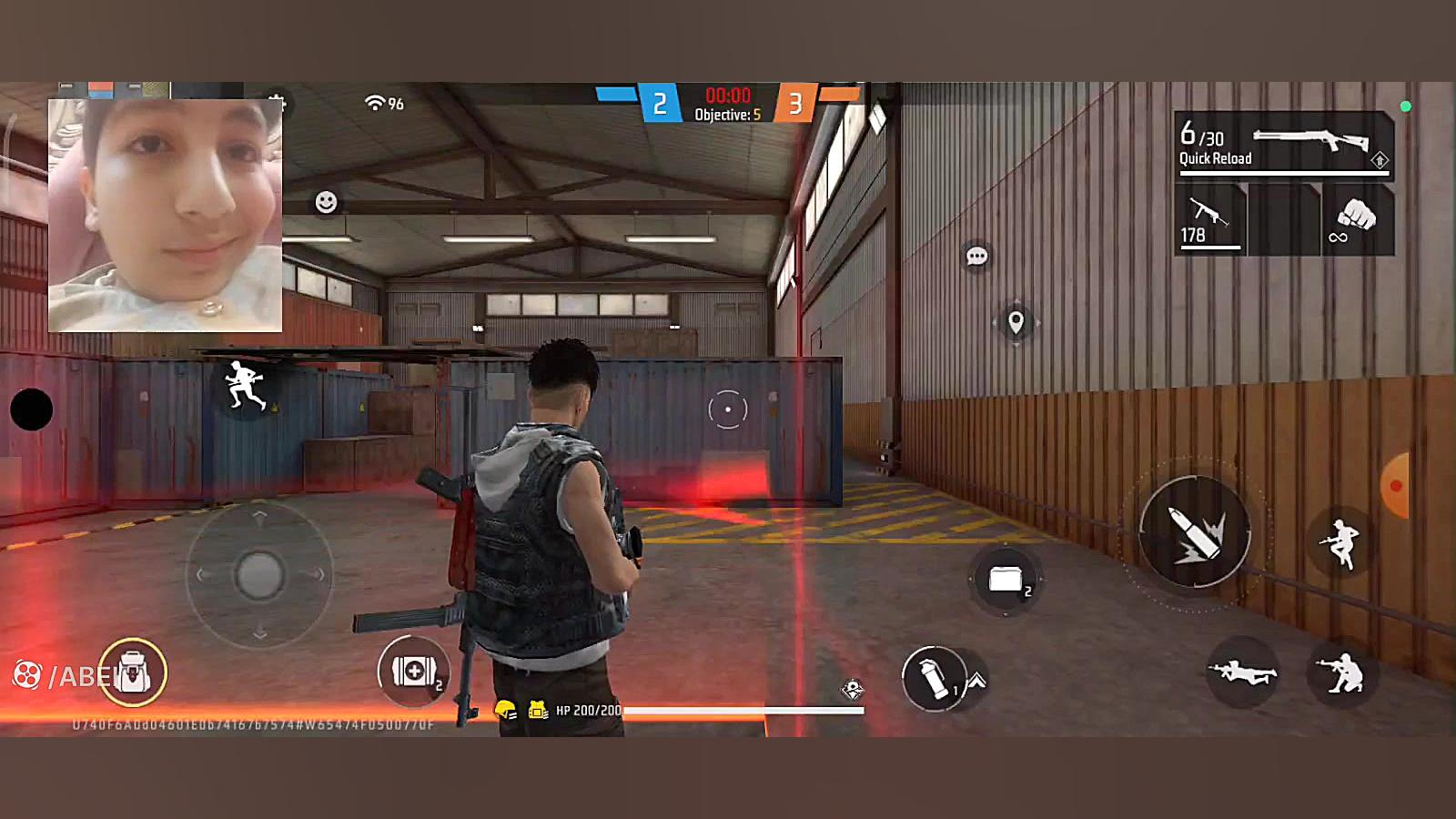Tap the bullet fire button

click(x=1195, y=532)
